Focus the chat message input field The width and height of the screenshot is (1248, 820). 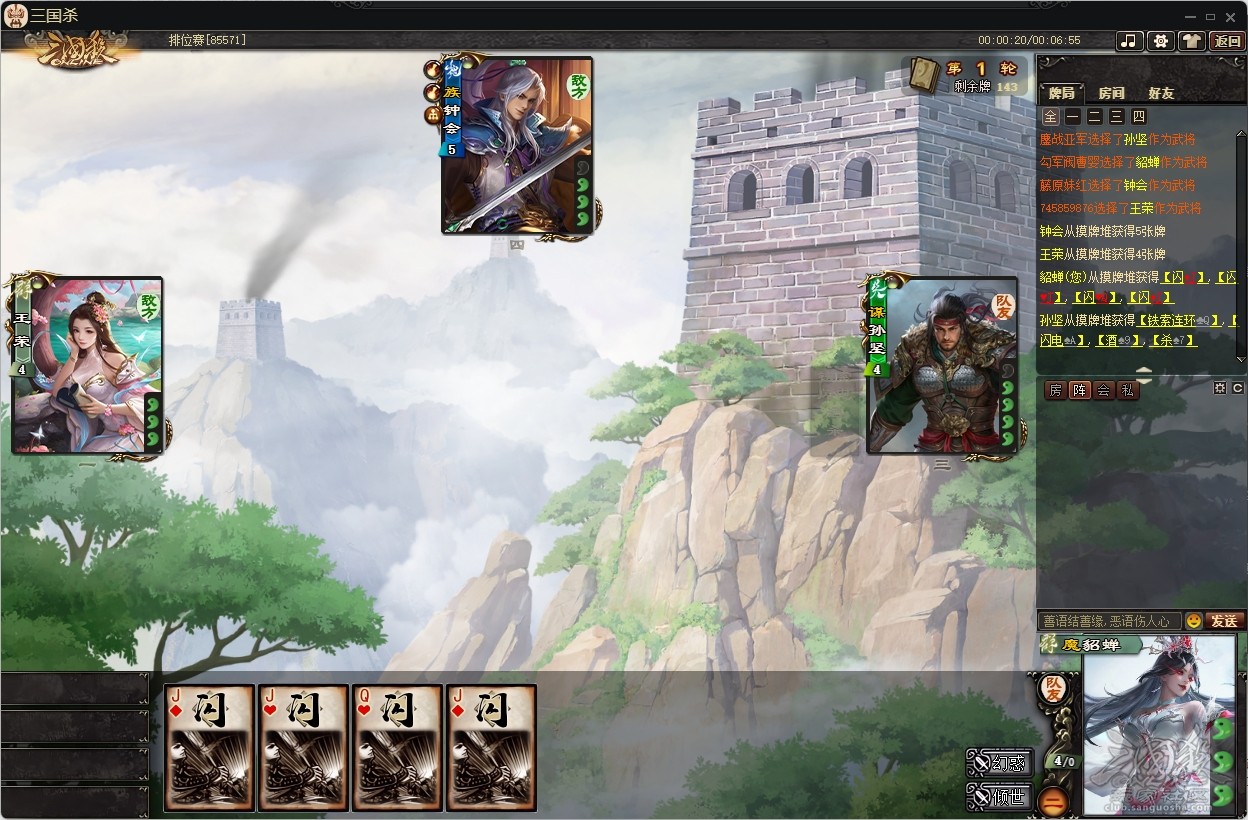pyautogui.click(x=1109, y=621)
